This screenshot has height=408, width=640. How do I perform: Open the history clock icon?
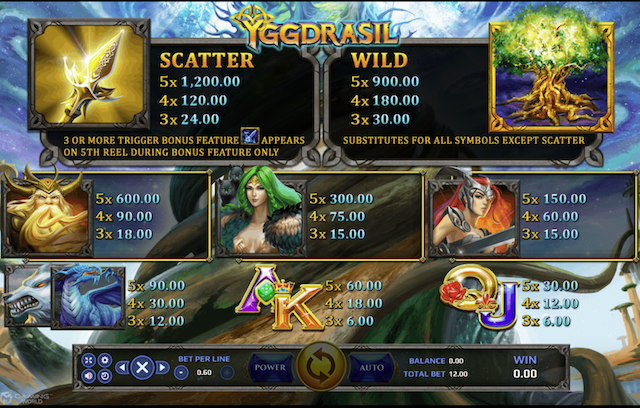(x=104, y=375)
